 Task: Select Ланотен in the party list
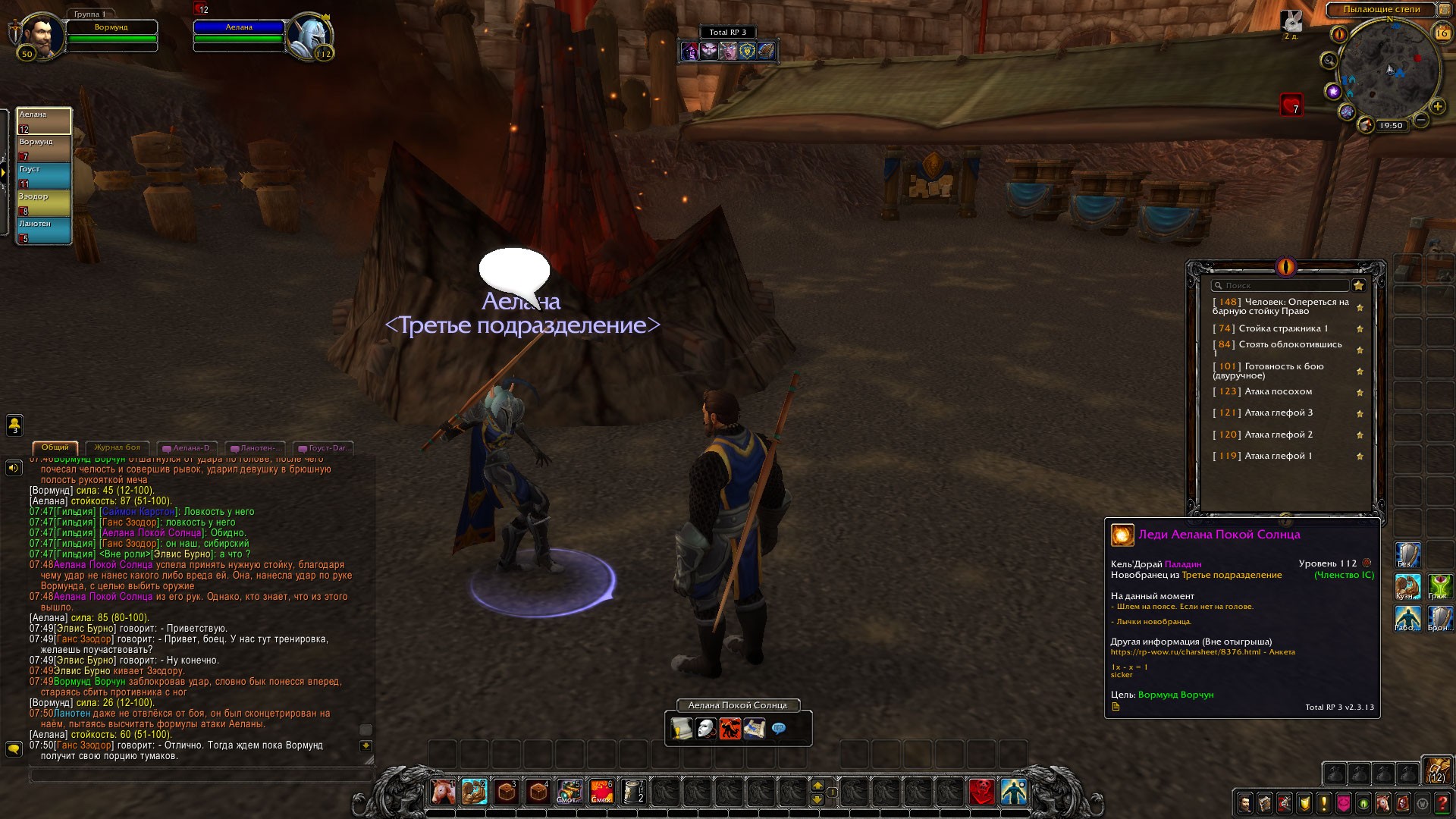coord(44,231)
